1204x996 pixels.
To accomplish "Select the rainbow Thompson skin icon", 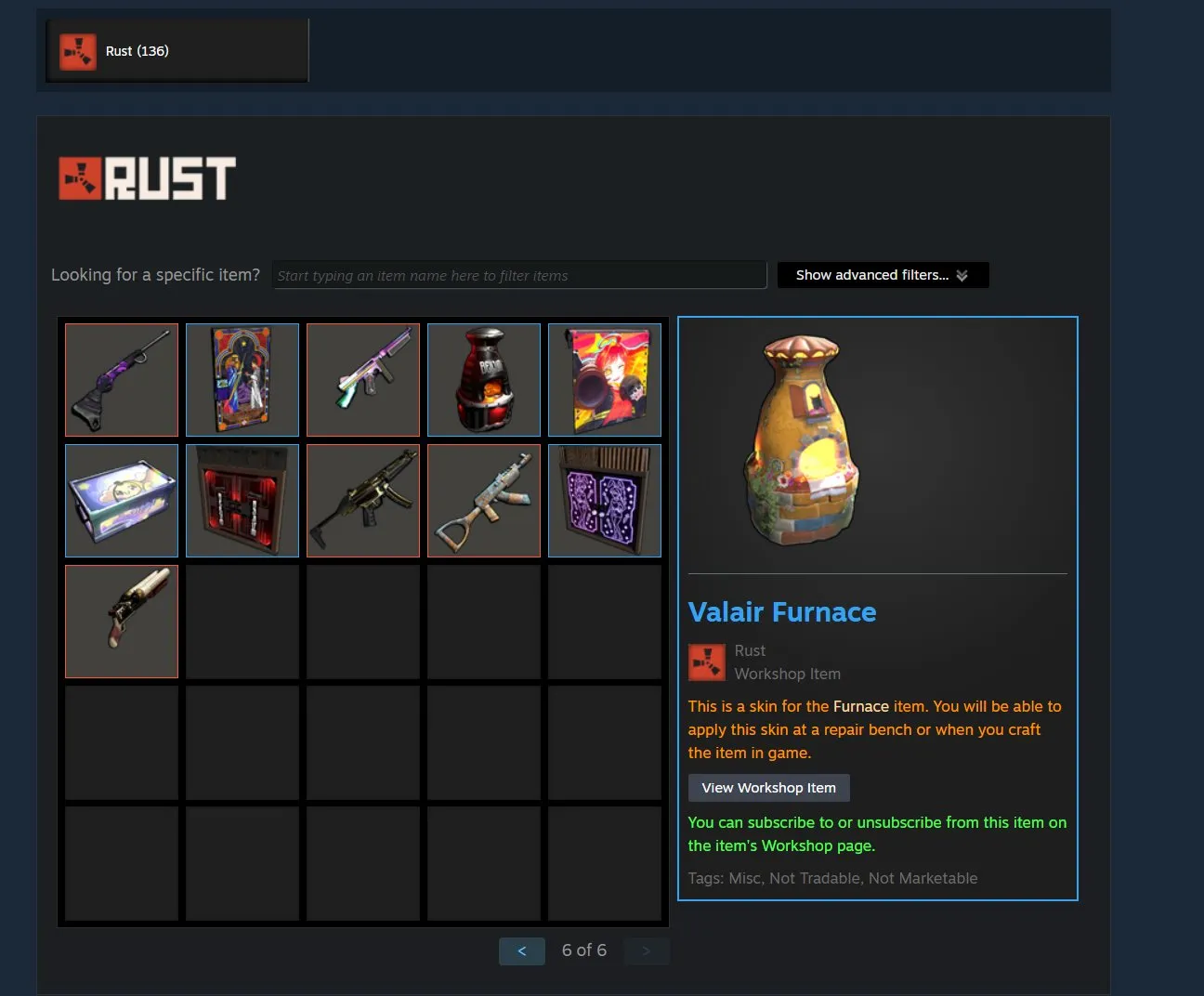I will (x=362, y=379).
